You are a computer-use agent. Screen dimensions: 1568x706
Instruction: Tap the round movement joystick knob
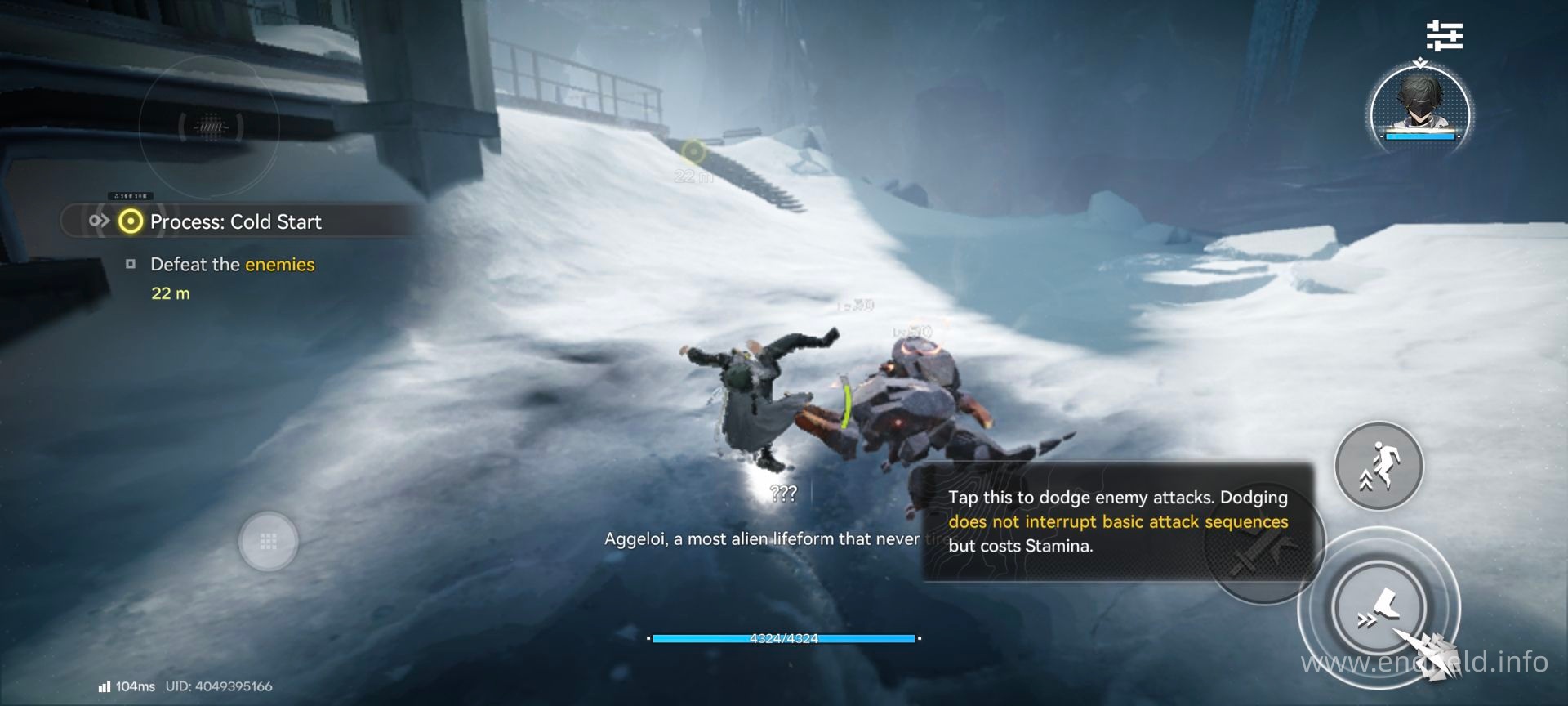coord(268,541)
